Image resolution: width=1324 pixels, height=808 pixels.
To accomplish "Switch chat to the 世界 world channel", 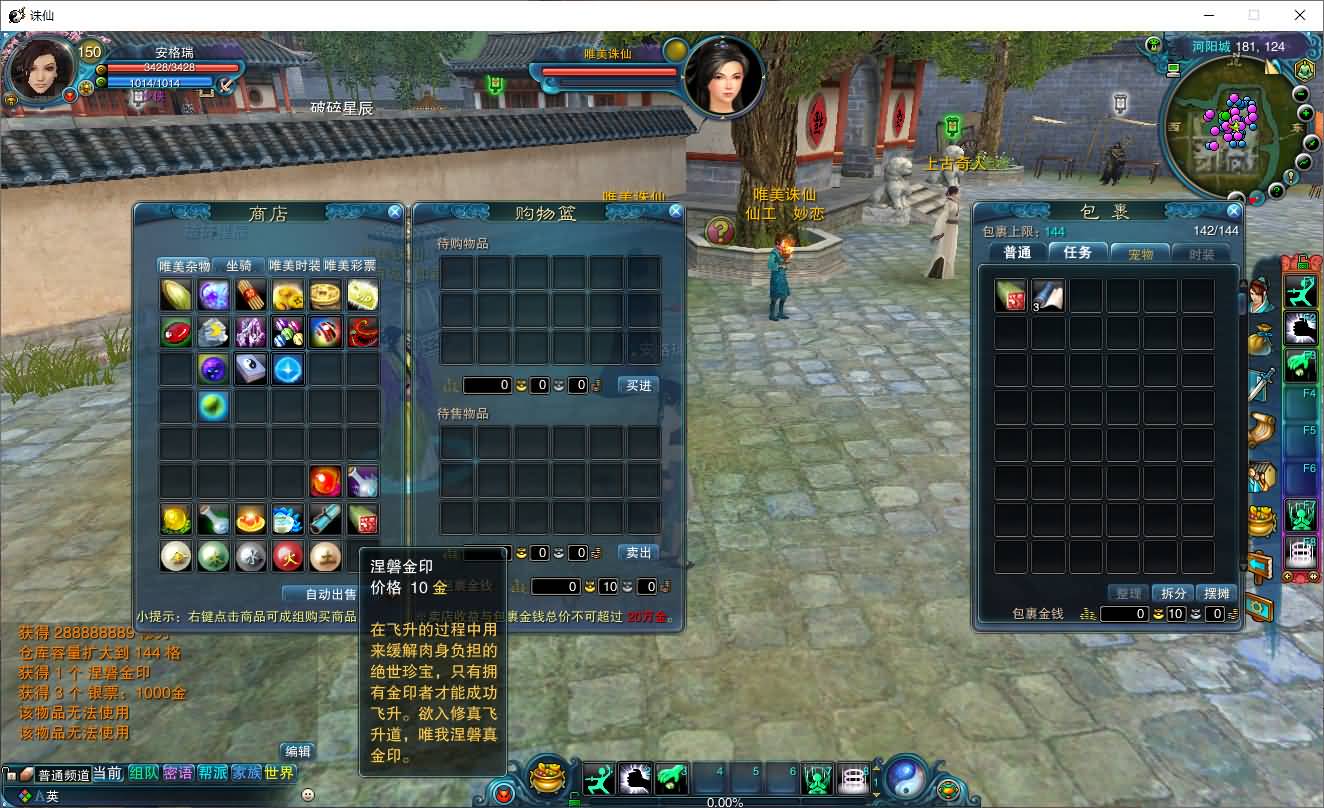I will click(280, 773).
